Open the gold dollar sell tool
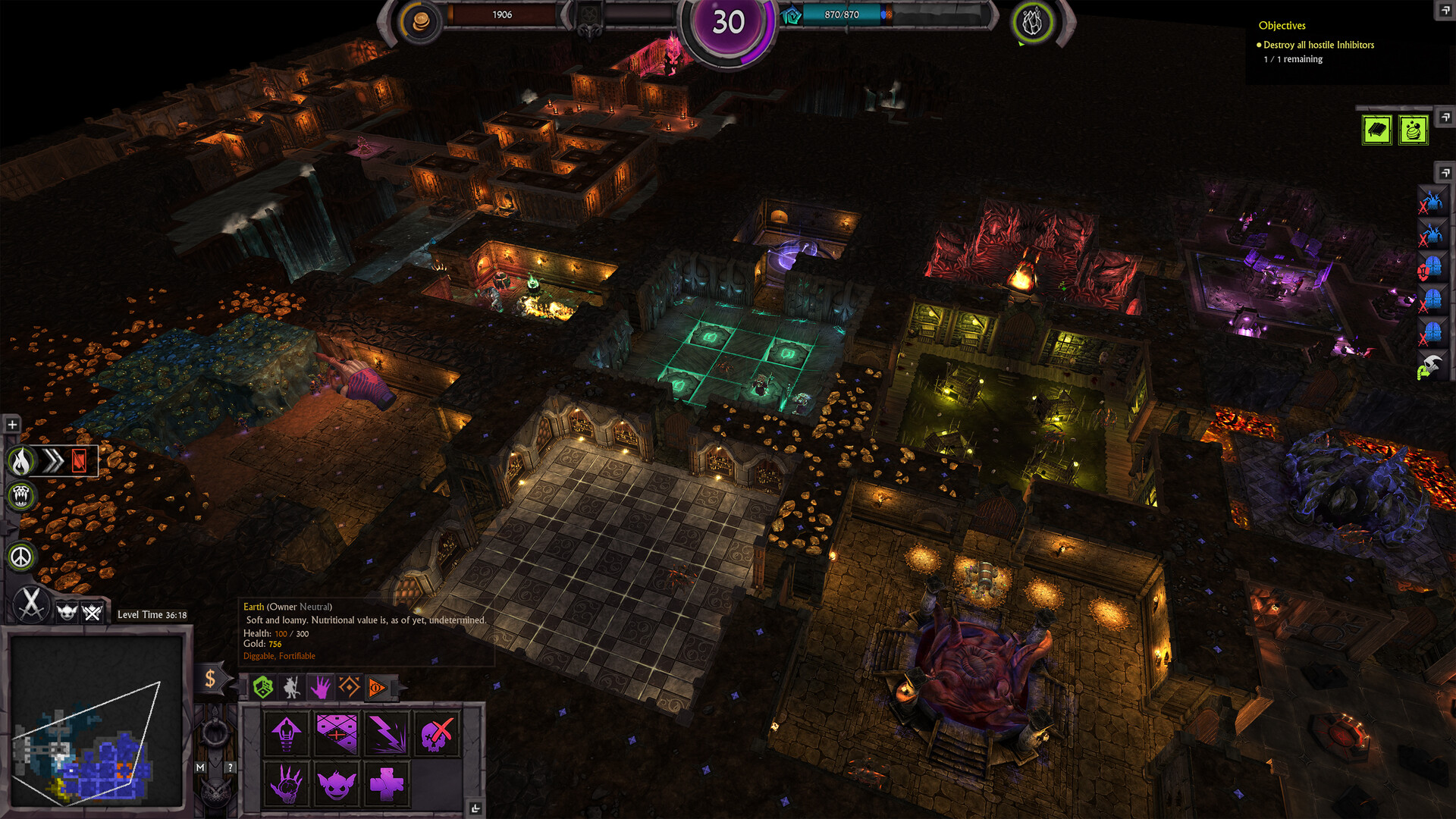The image size is (1456, 819). (x=210, y=679)
